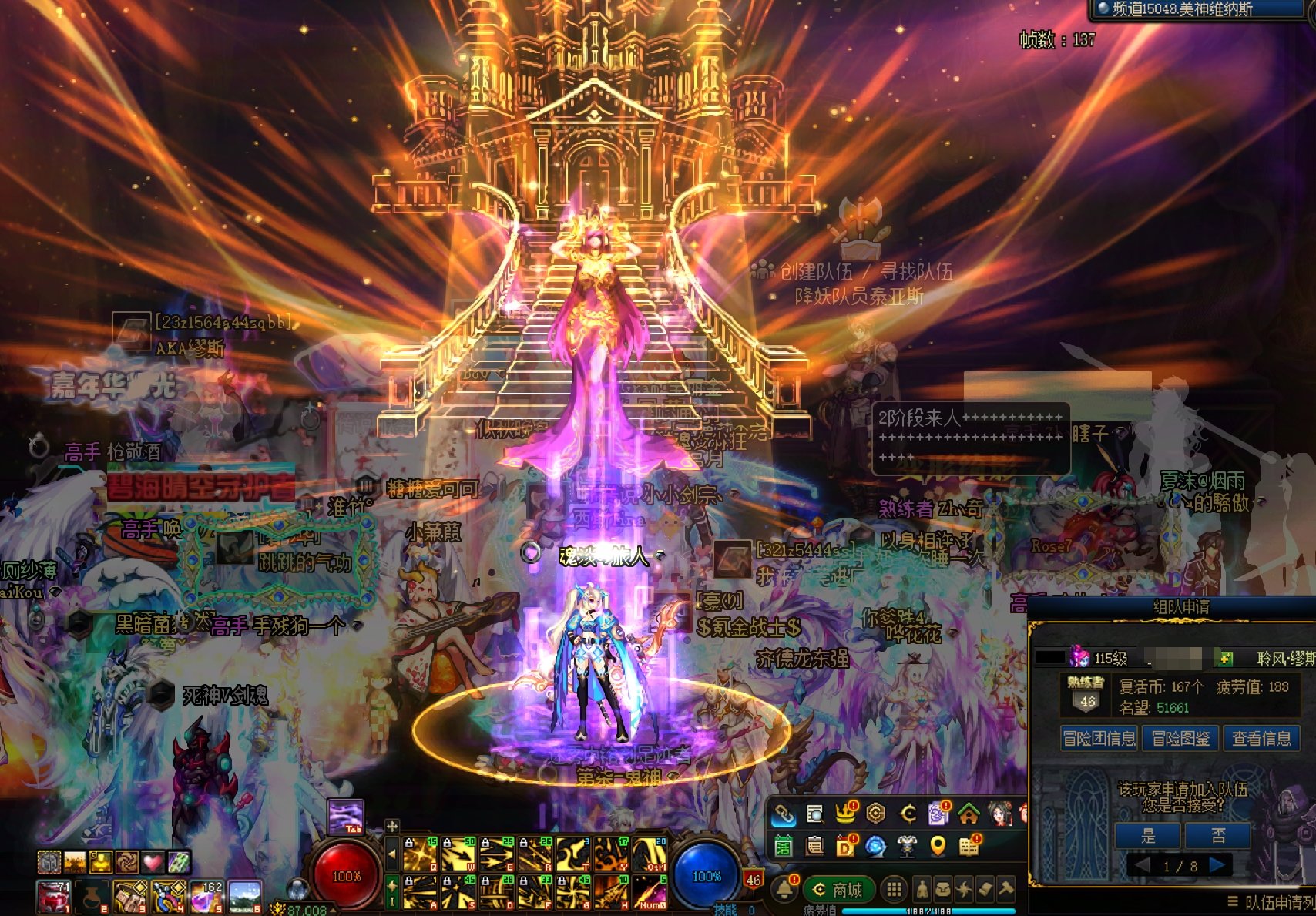Image resolution: width=1316 pixels, height=916 pixels.
Task: Decline the party request with 否
Action: 1217,836
